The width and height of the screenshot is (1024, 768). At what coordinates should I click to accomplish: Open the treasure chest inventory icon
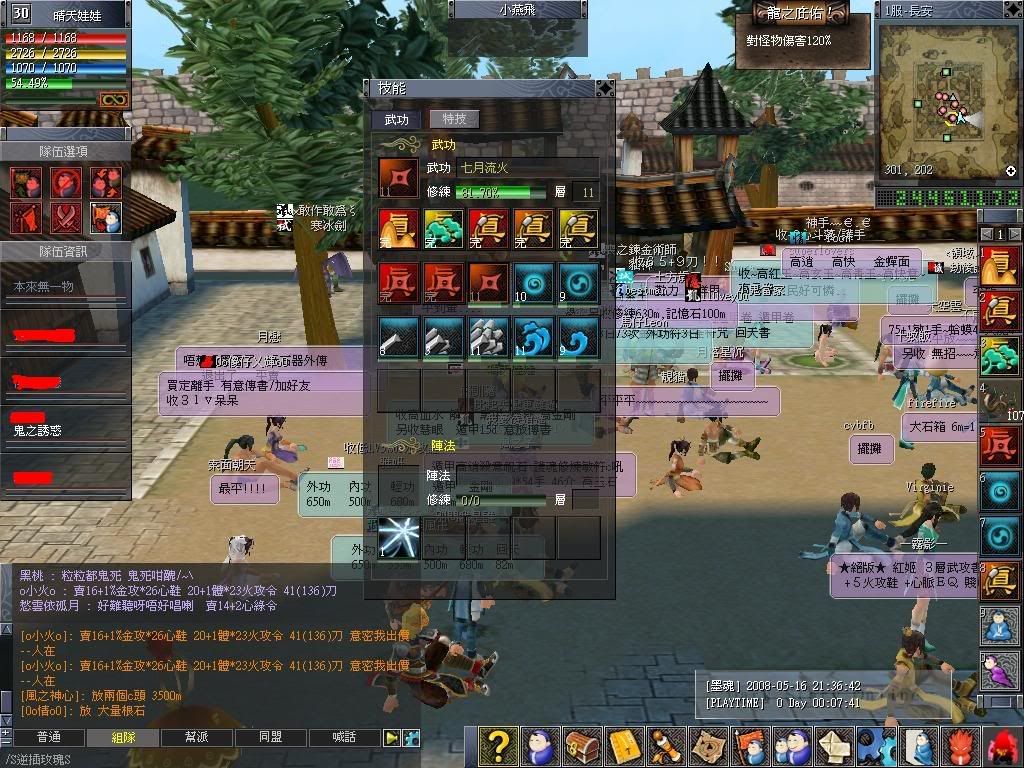click(582, 746)
